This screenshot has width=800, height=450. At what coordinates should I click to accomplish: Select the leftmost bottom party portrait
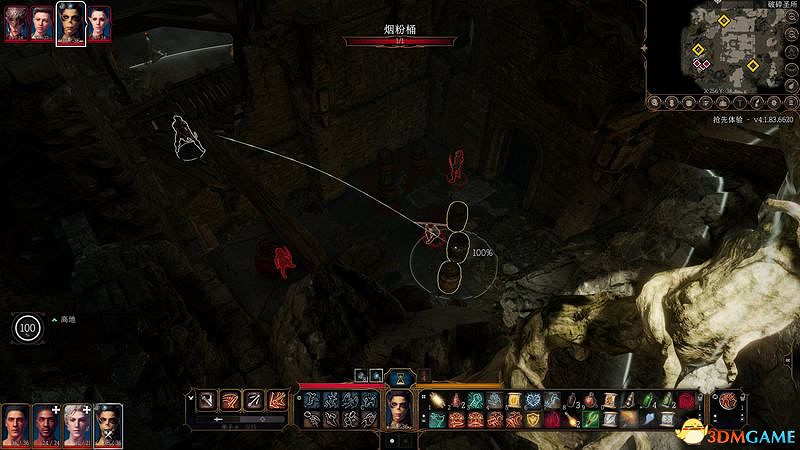tap(15, 426)
